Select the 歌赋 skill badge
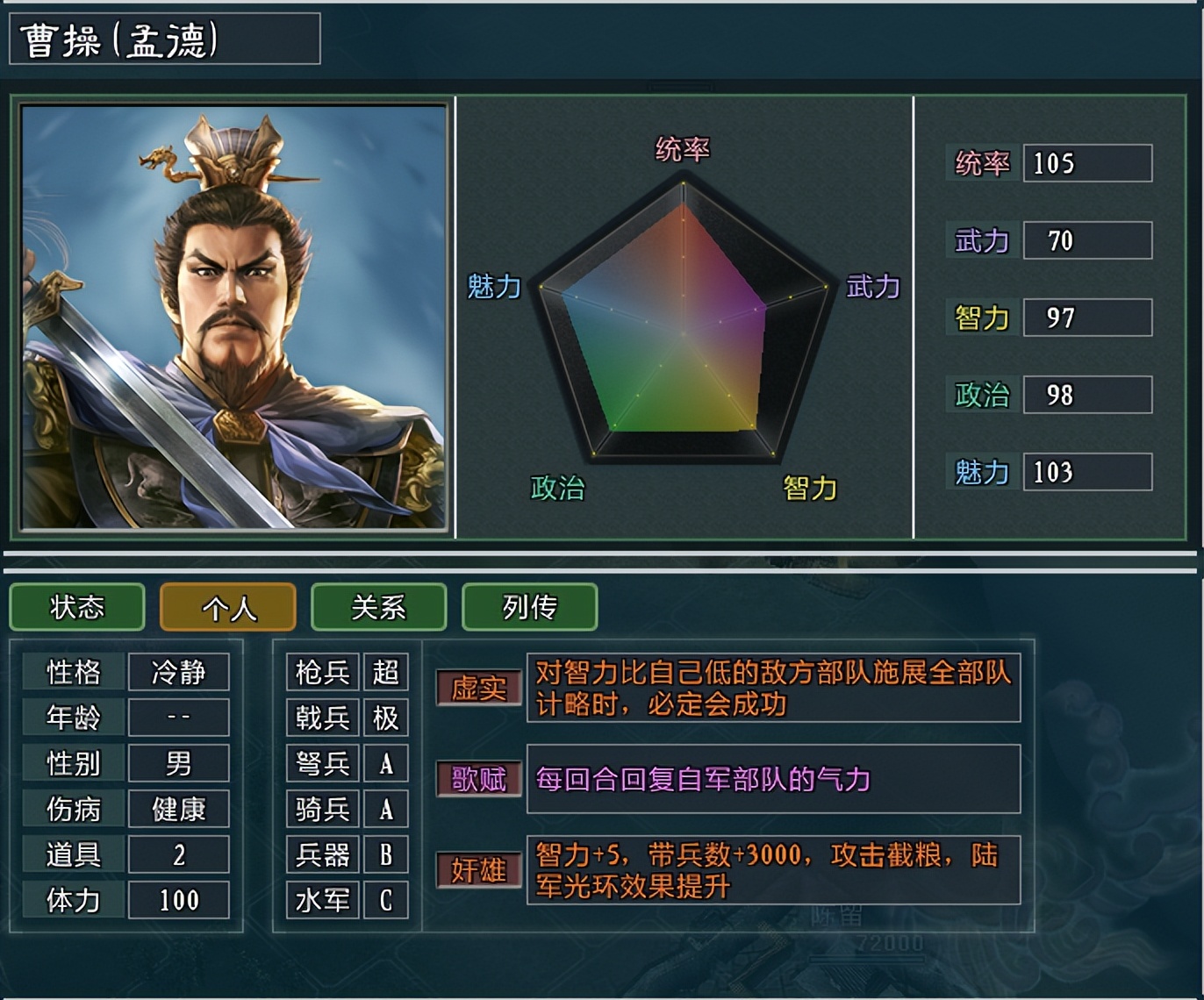This screenshot has height=1000, width=1204. click(x=478, y=781)
